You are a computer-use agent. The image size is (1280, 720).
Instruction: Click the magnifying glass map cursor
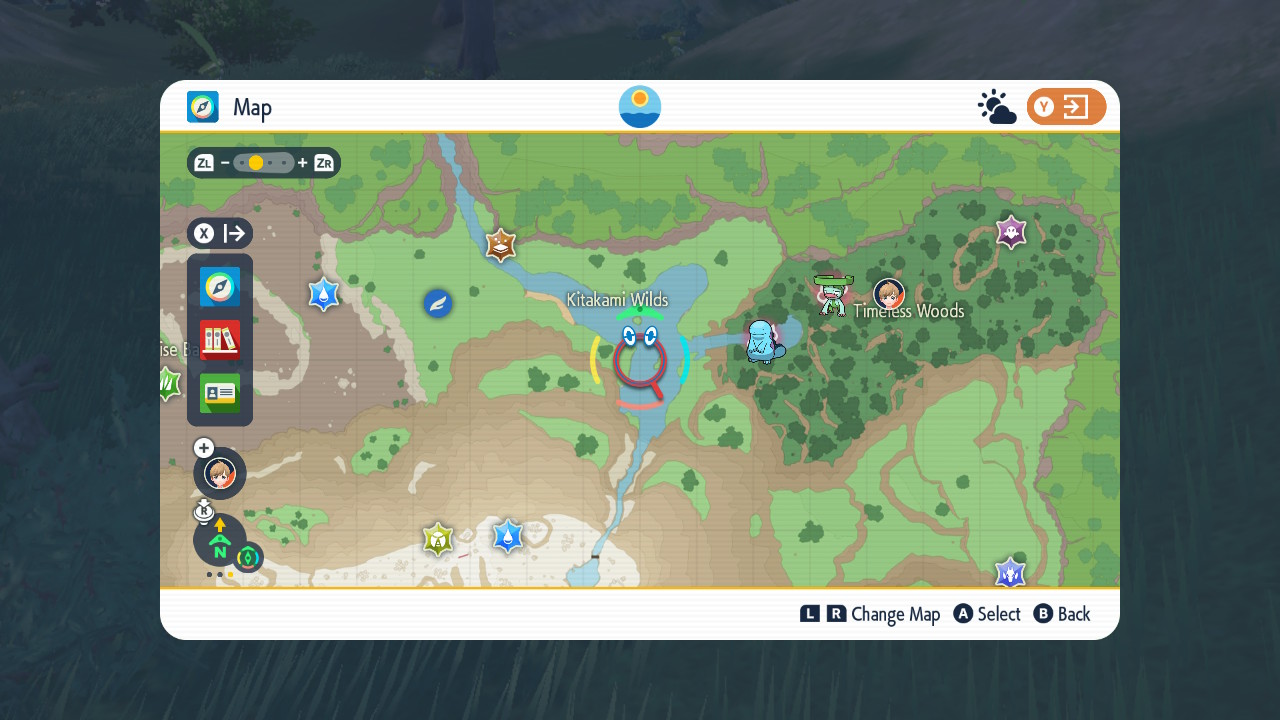point(640,365)
